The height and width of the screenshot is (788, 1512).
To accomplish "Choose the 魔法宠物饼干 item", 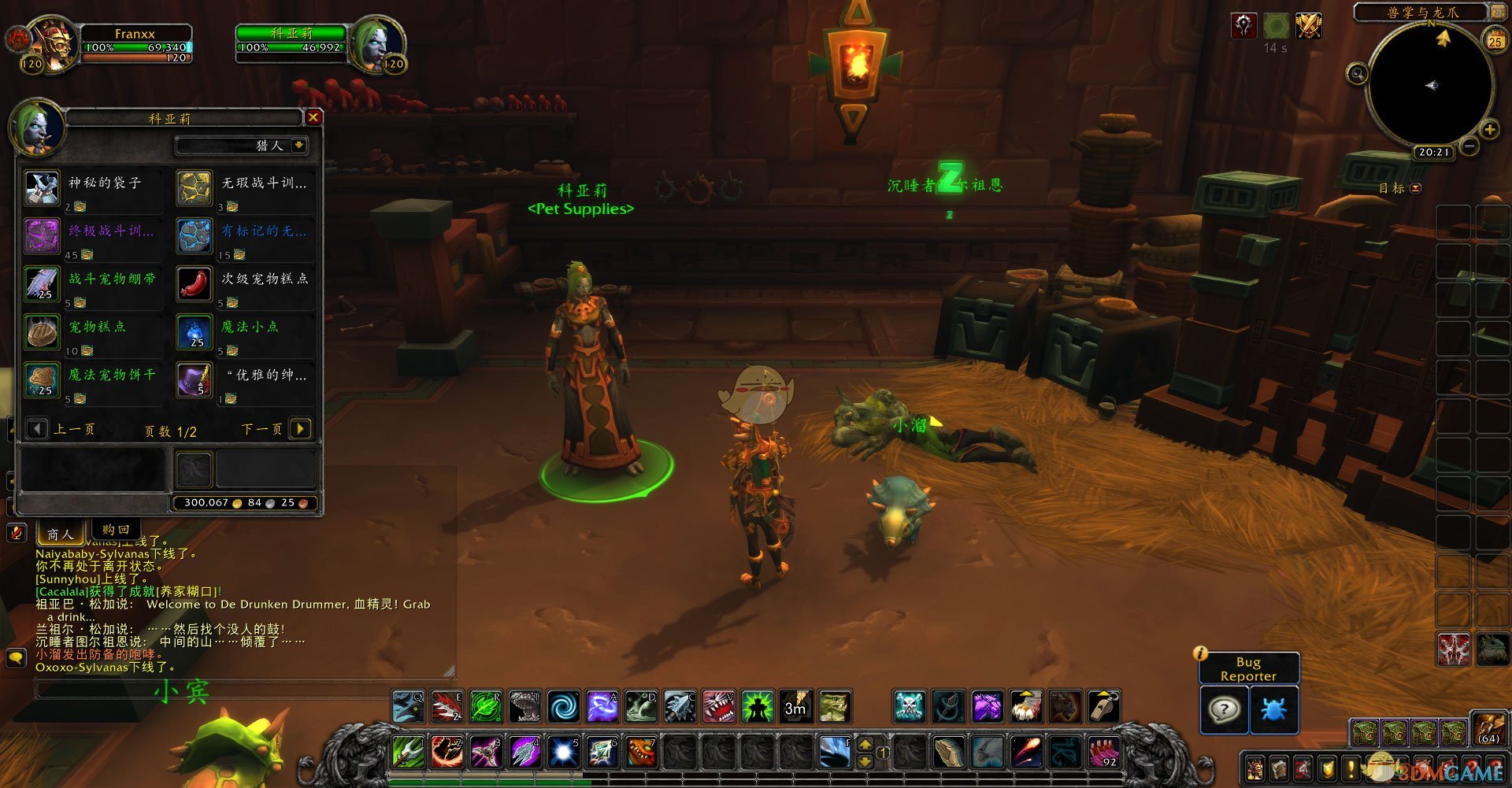I will pos(43,380).
